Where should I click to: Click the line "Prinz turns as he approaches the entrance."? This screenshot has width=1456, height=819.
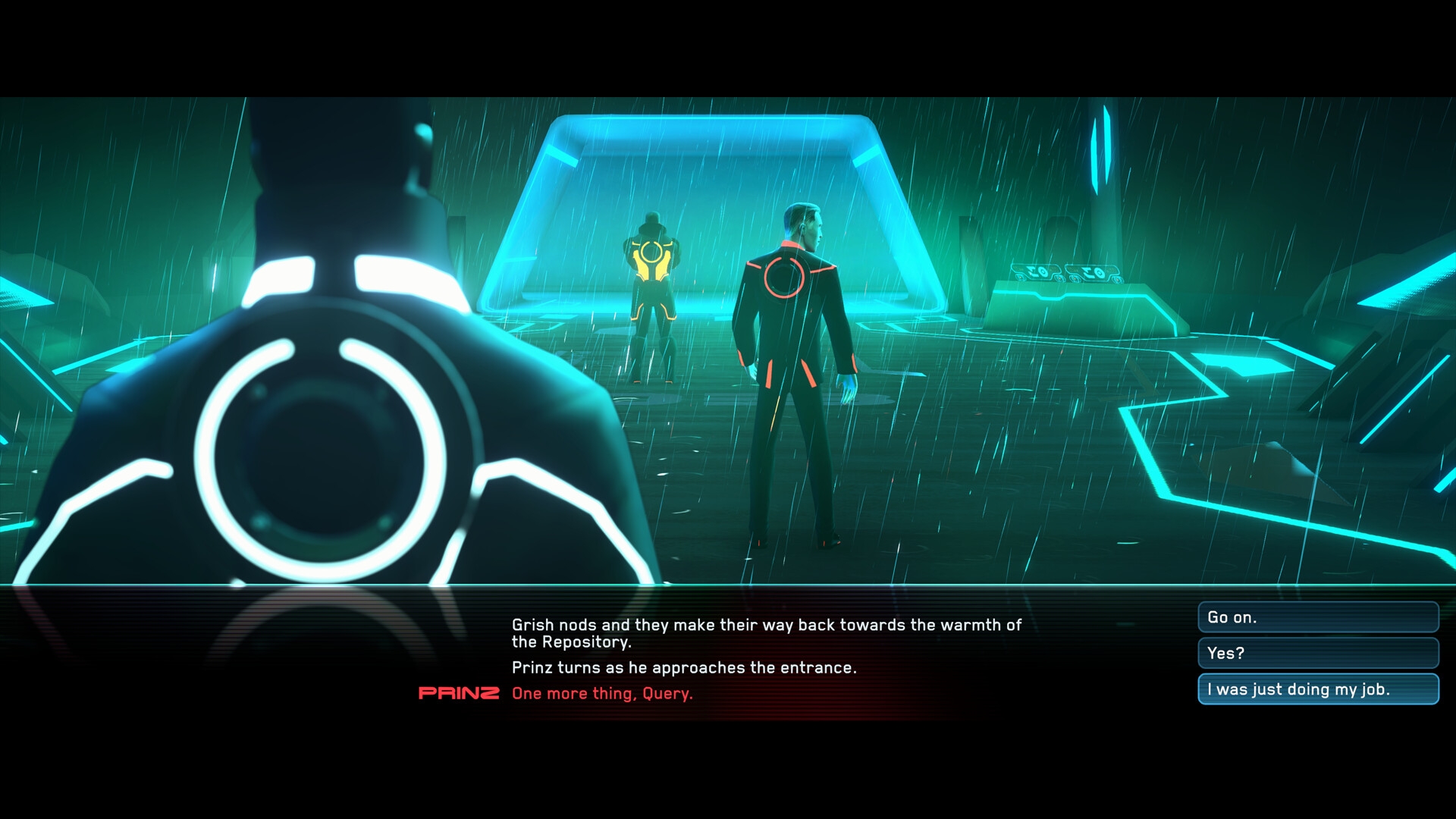pyautogui.click(x=683, y=668)
